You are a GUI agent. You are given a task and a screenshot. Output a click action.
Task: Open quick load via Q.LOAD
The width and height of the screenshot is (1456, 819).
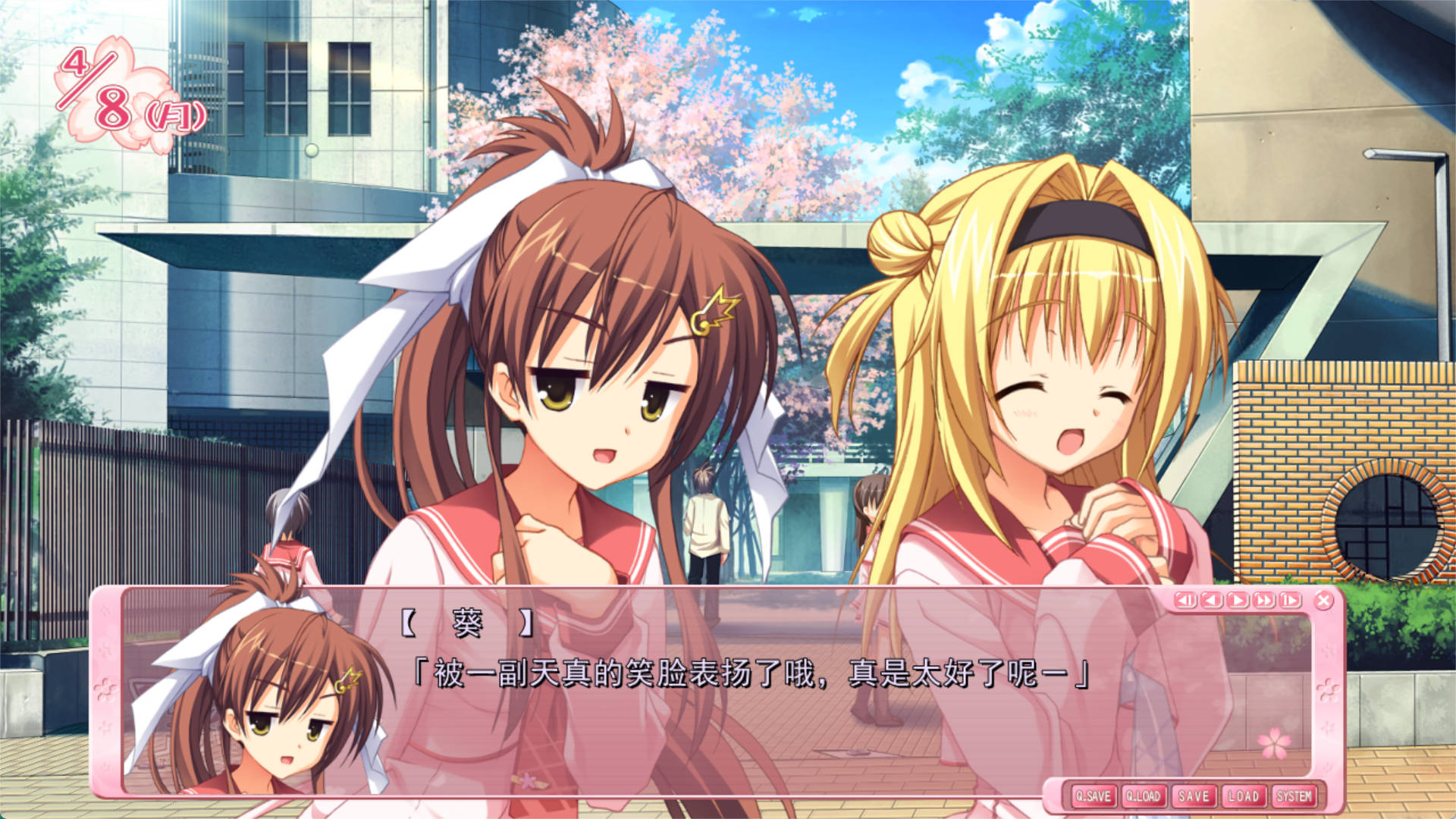(x=1143, y=796)
